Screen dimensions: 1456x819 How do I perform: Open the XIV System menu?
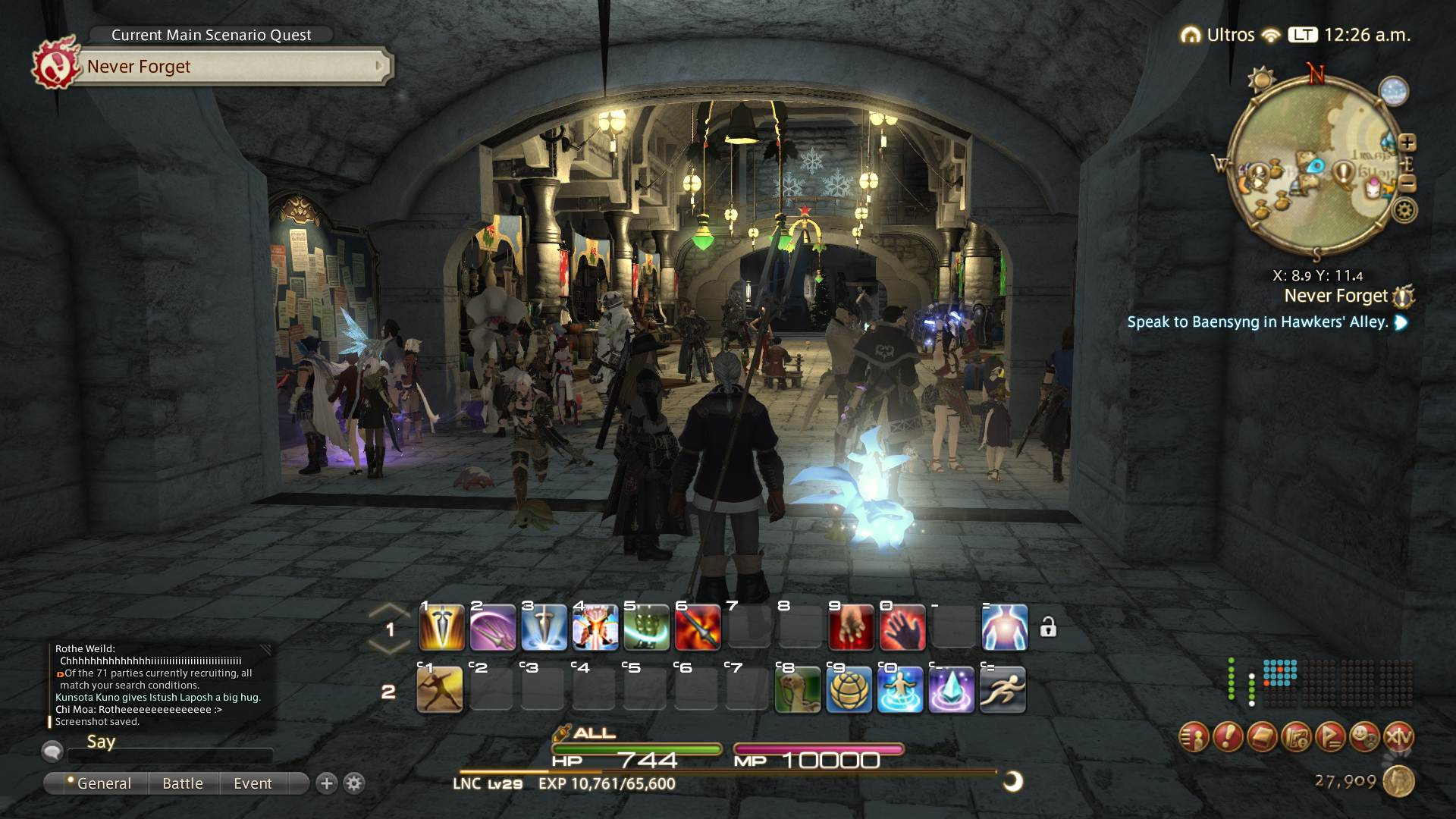(1398, 736)
